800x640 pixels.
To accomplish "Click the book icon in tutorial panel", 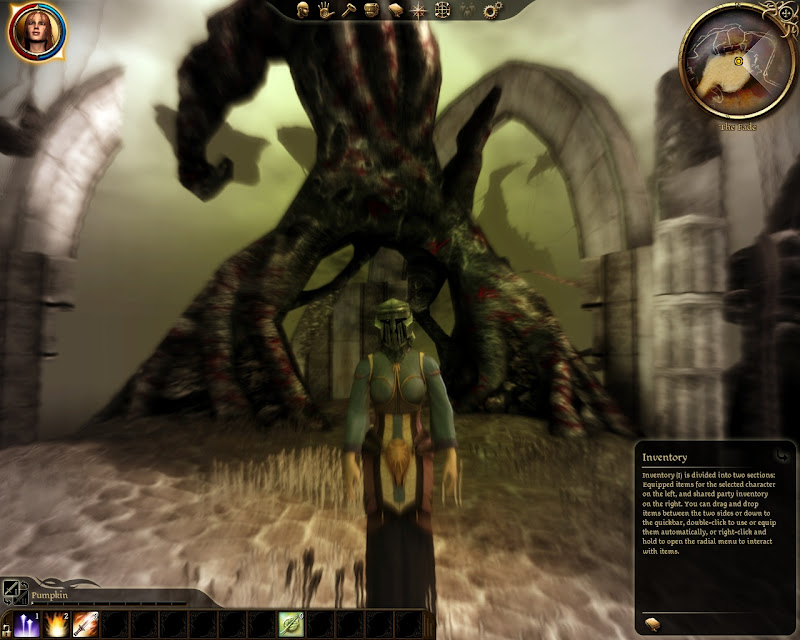I will point(650,624).
